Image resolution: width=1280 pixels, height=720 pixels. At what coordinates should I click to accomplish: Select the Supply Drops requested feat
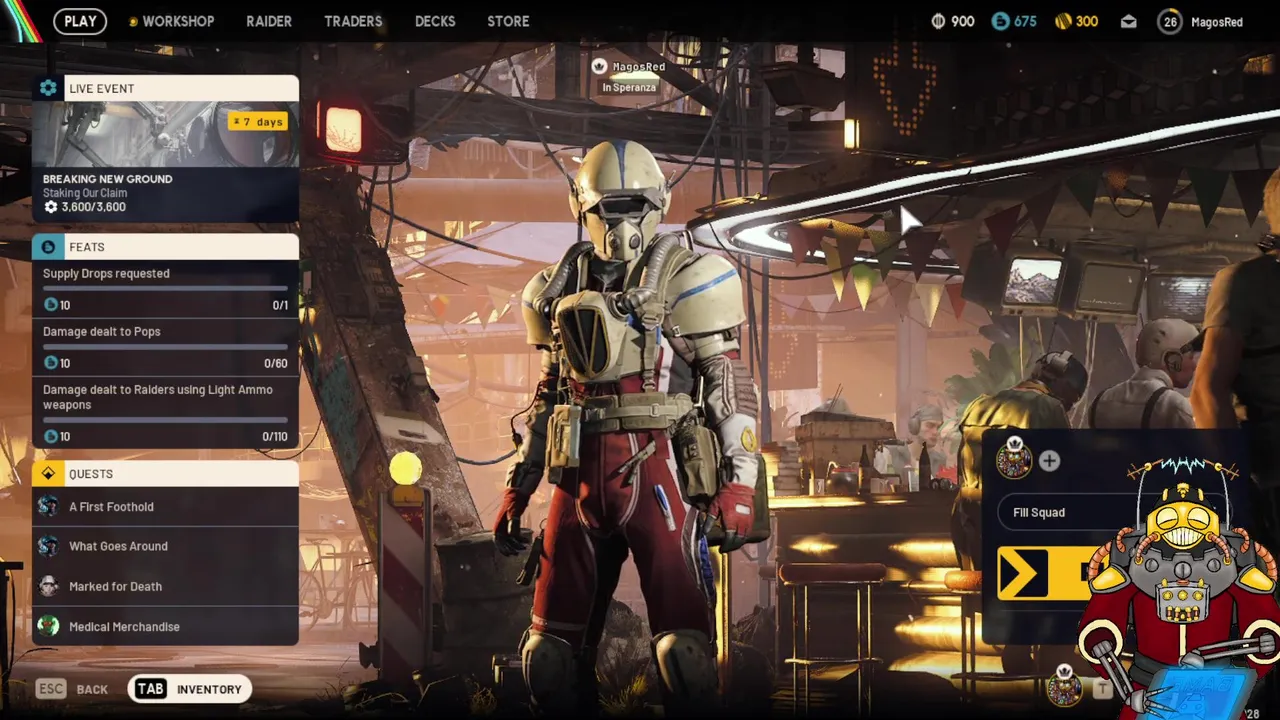165,288
